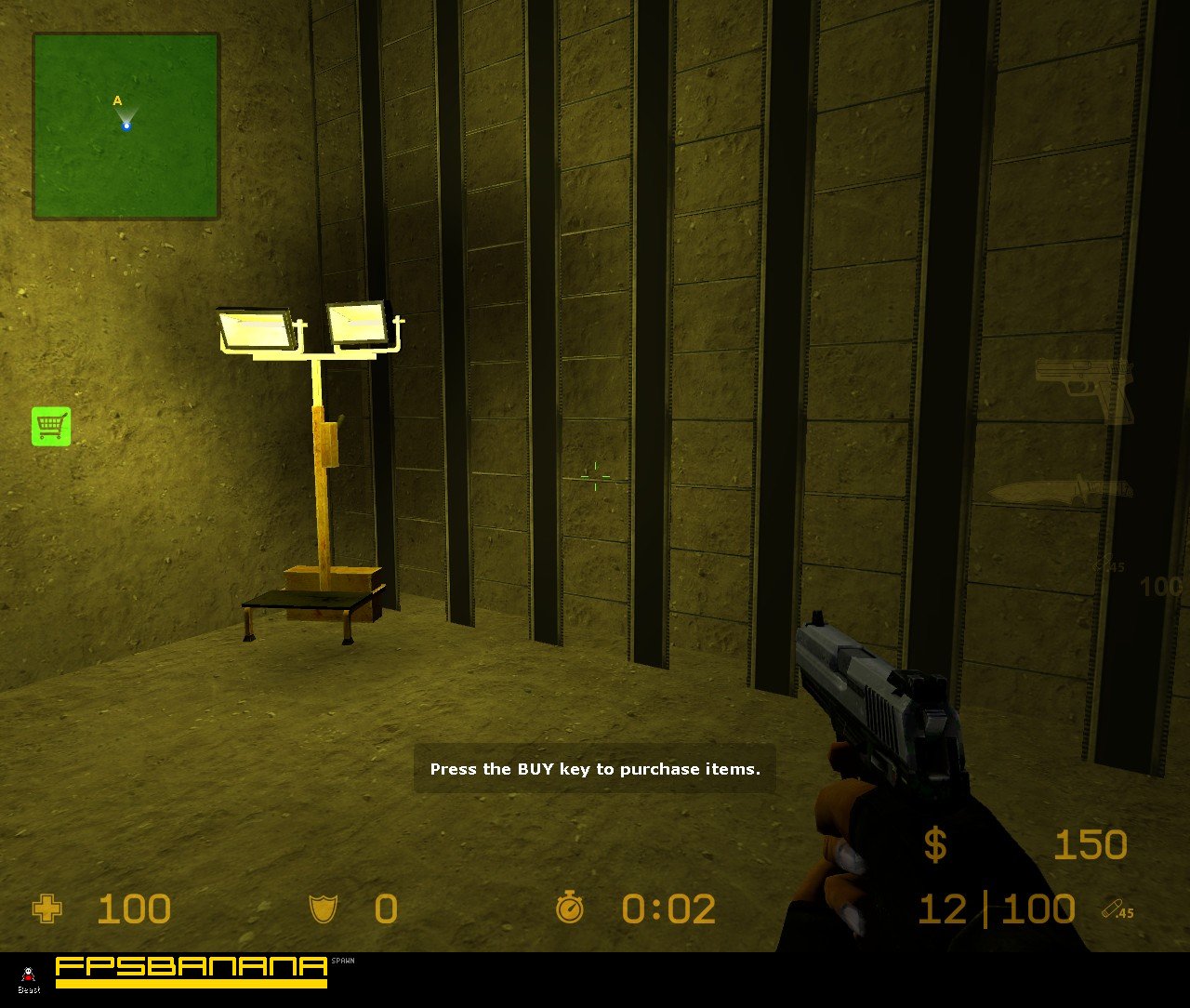
Task: Click the yellow bar under FPSBANANA
Action: [190, 983]
